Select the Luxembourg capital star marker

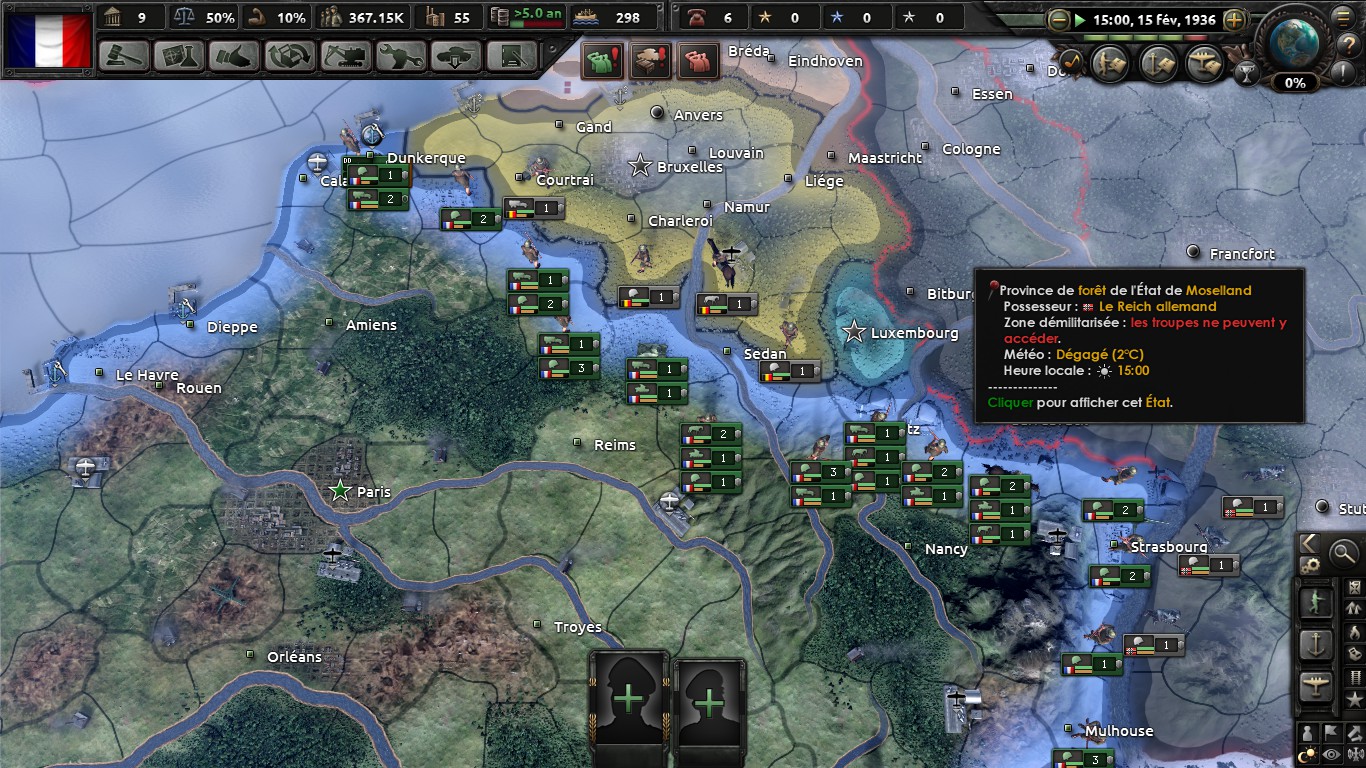coord(854,332)
